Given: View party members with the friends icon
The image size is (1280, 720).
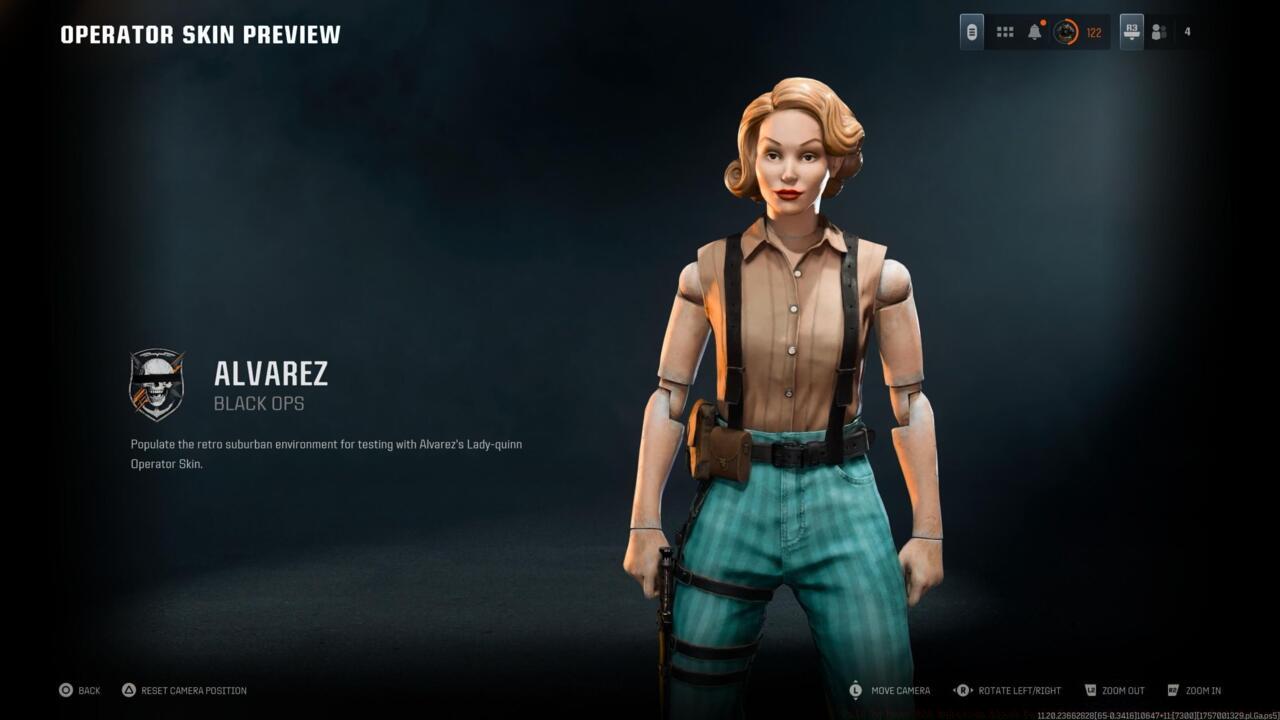Looking at the screenshot, I should coord(1159,31).
